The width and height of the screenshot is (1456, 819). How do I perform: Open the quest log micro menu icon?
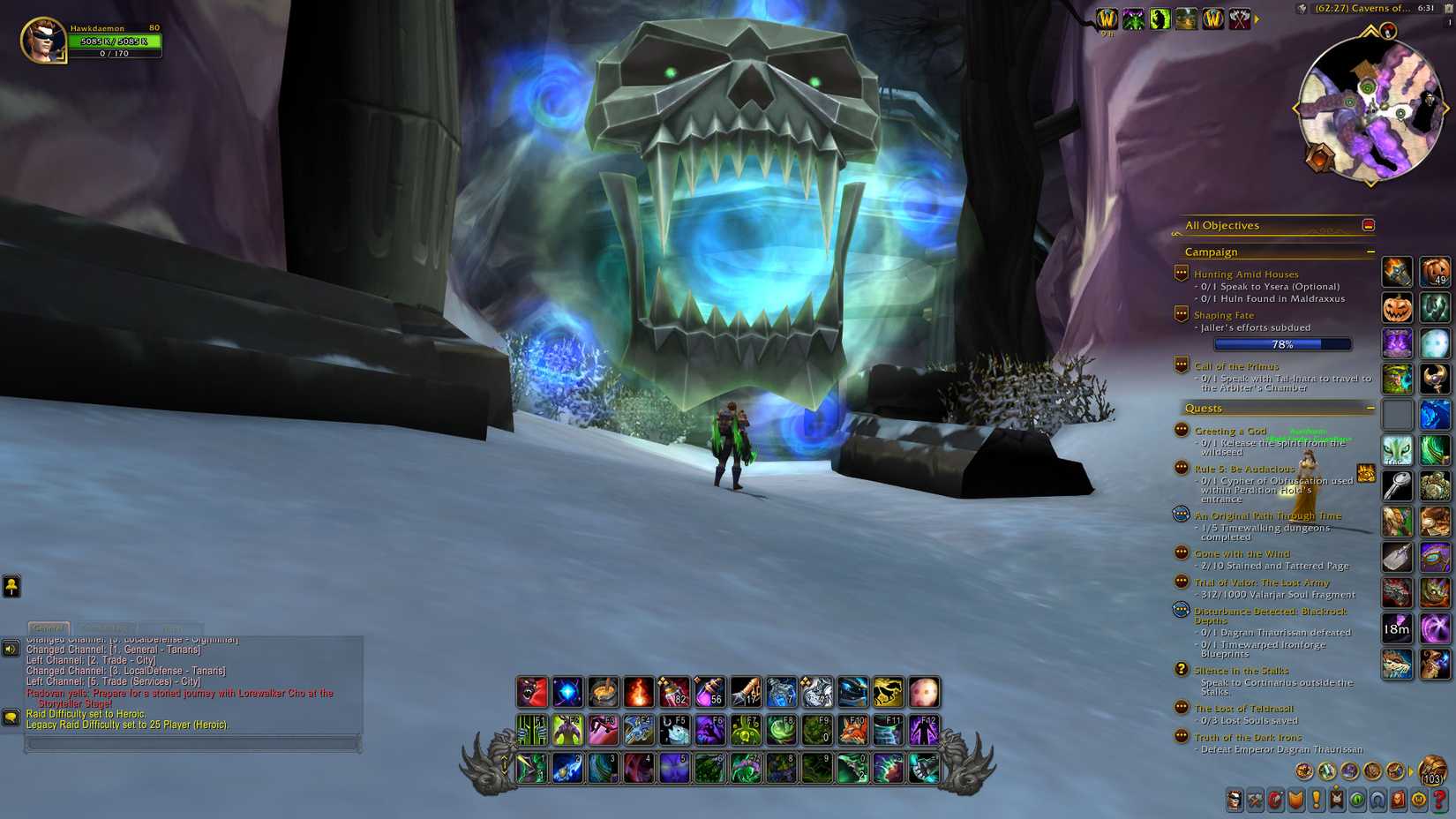point(1317,801)
